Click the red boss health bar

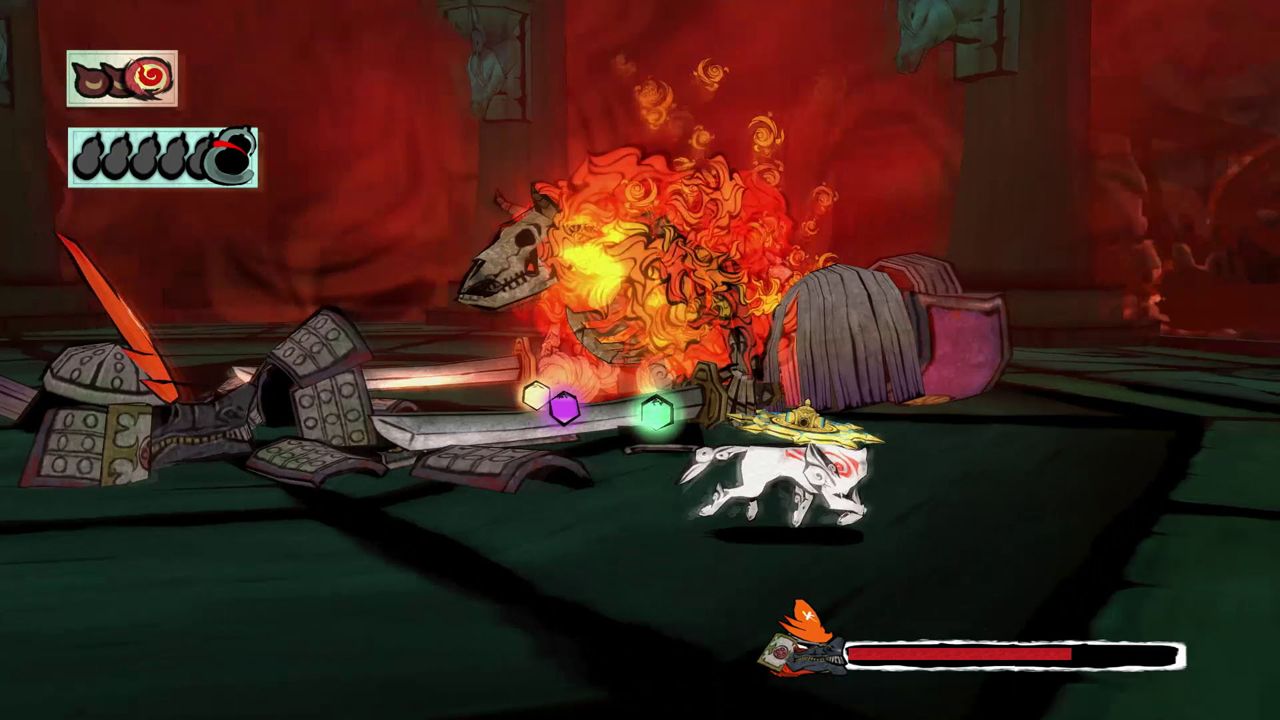960,652
